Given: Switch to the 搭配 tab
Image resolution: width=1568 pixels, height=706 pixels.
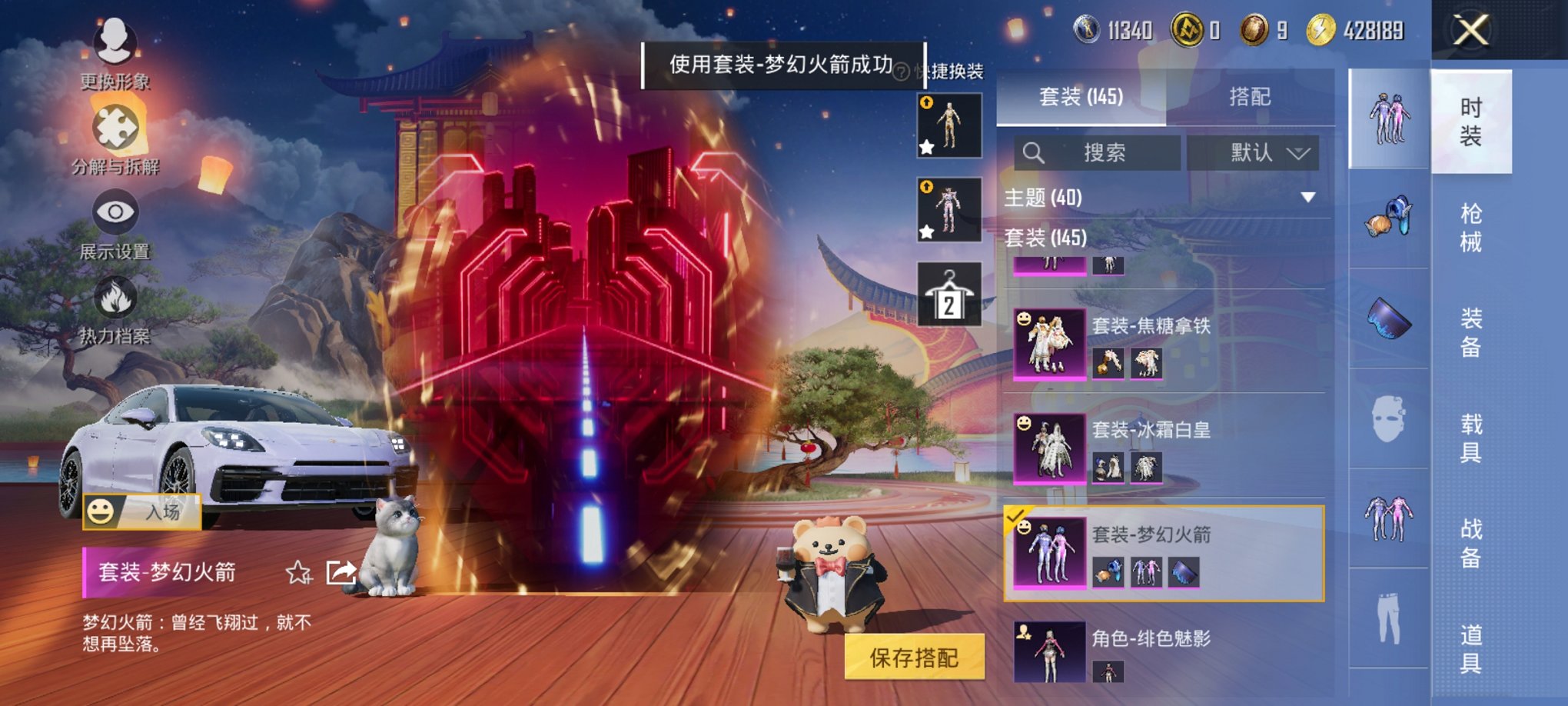Looking at the screenshot, I should [x=1247, y=95].
